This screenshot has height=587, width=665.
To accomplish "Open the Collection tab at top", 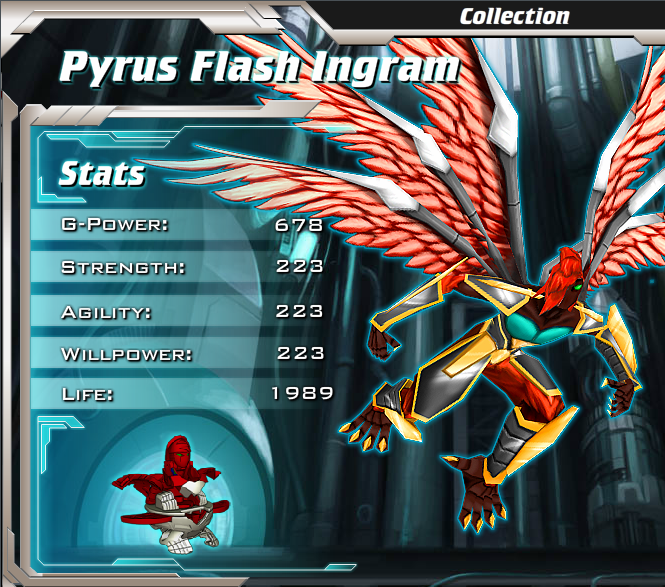I will point(514,16).
